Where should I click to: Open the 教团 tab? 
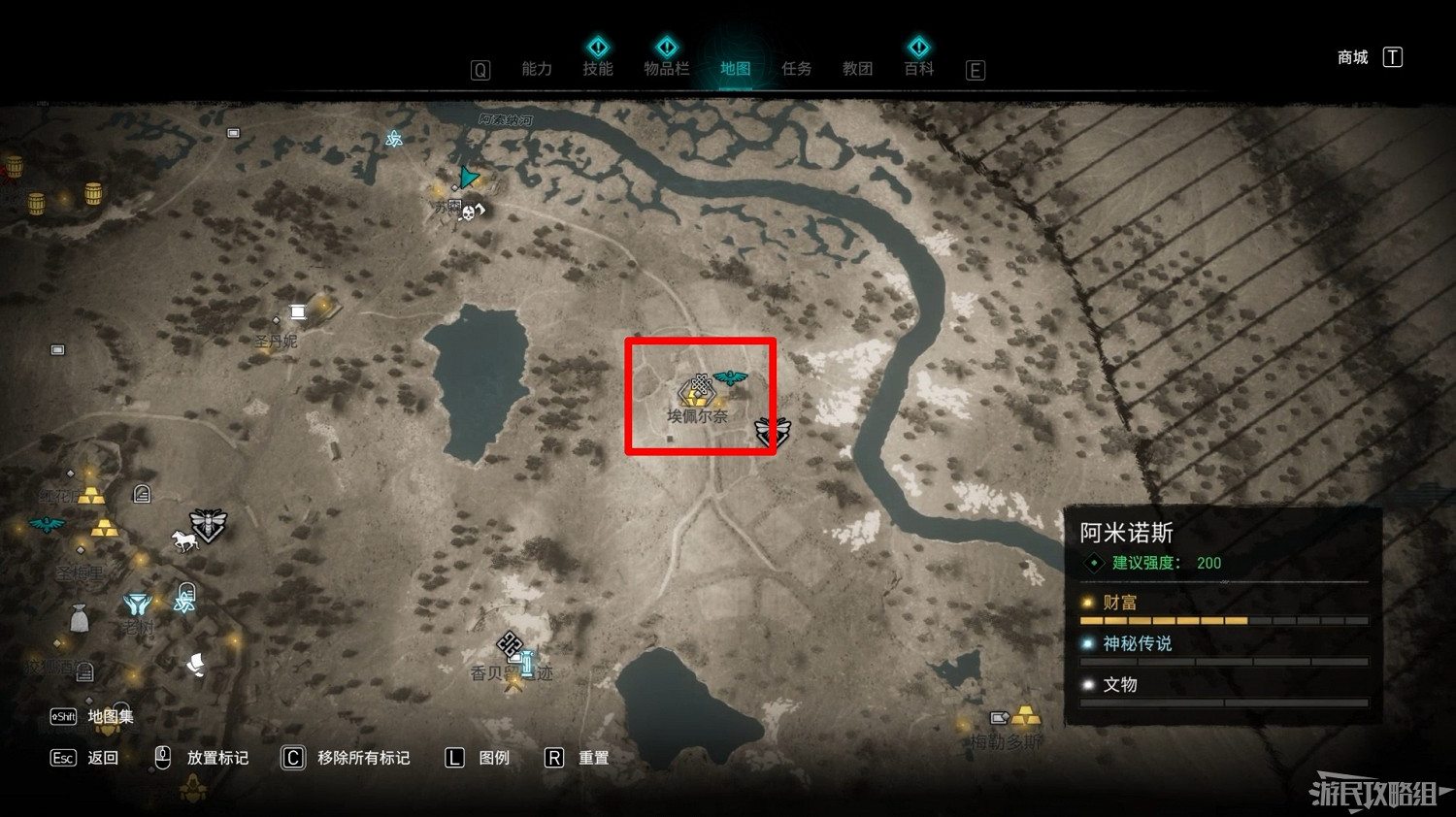pos(857,68)
